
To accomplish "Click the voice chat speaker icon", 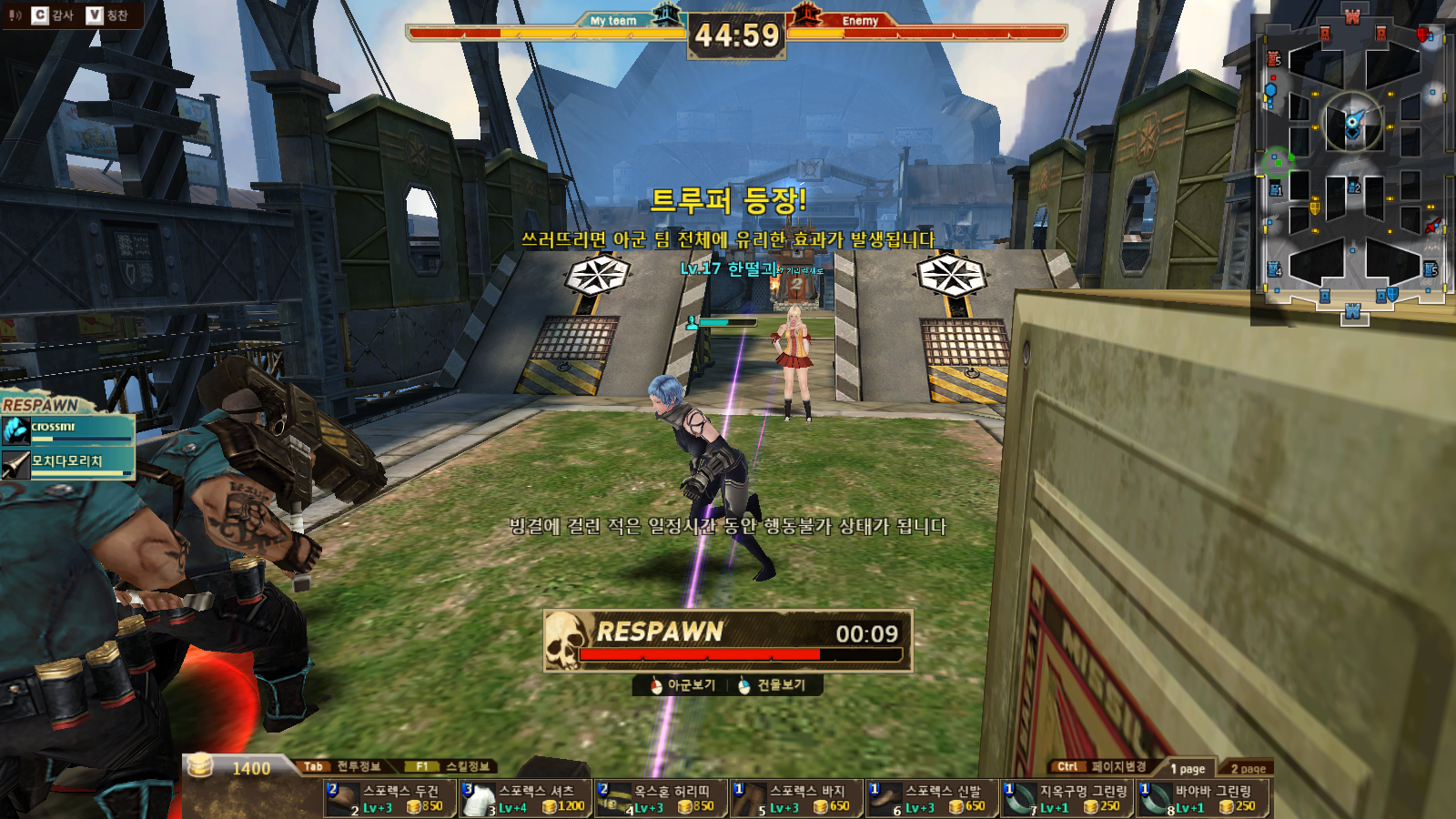I will click(x=15, y=15).
